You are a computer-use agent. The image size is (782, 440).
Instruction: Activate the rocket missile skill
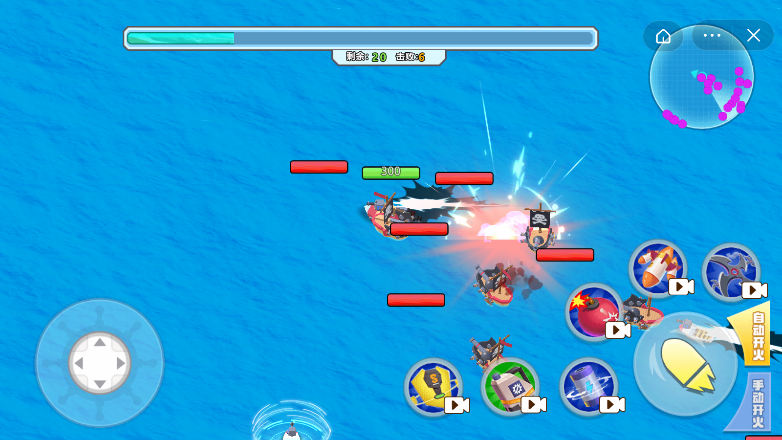pos(657,267)
